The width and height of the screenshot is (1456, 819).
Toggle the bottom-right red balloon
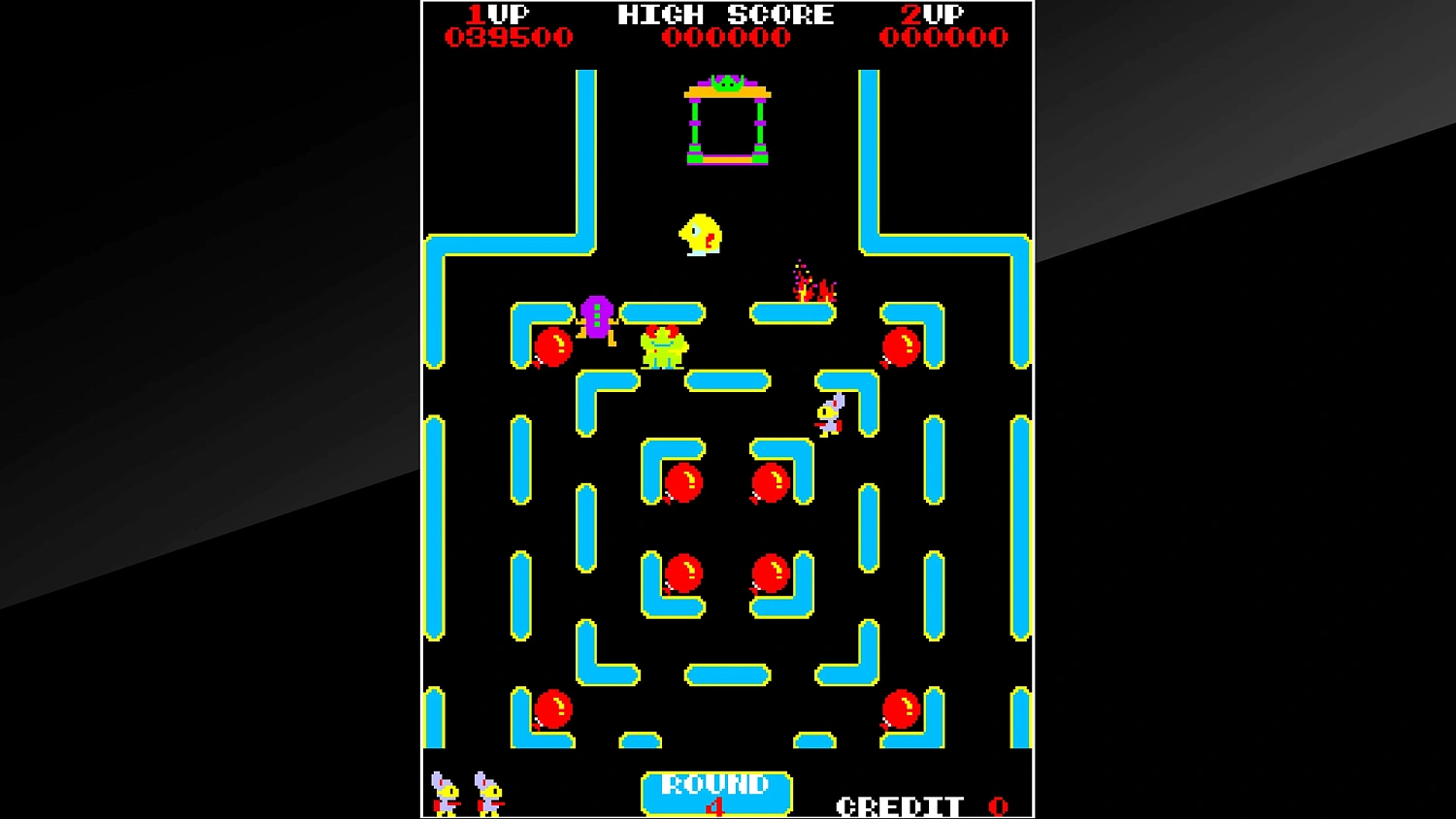click(901, 706)
